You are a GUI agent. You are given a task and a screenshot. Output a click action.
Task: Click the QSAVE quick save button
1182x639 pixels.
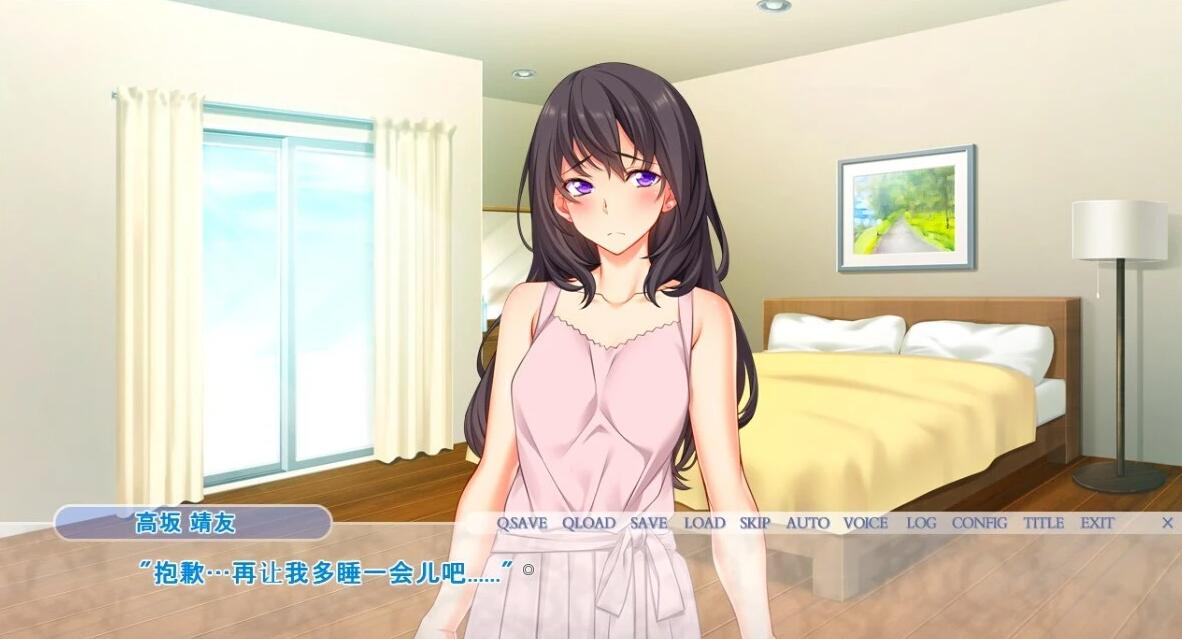[522, 523]
